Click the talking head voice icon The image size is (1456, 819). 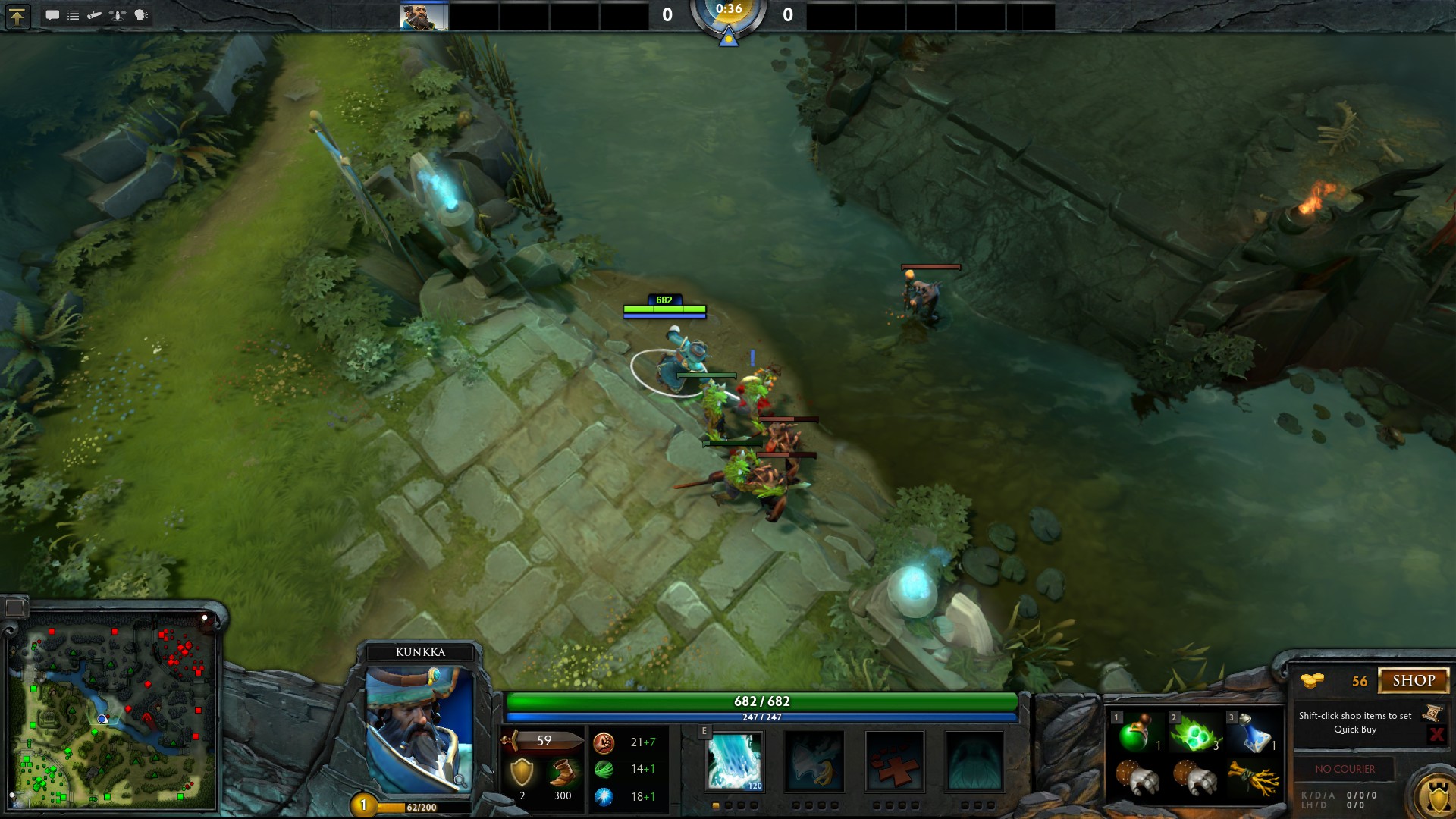click(x=141, y=15)
